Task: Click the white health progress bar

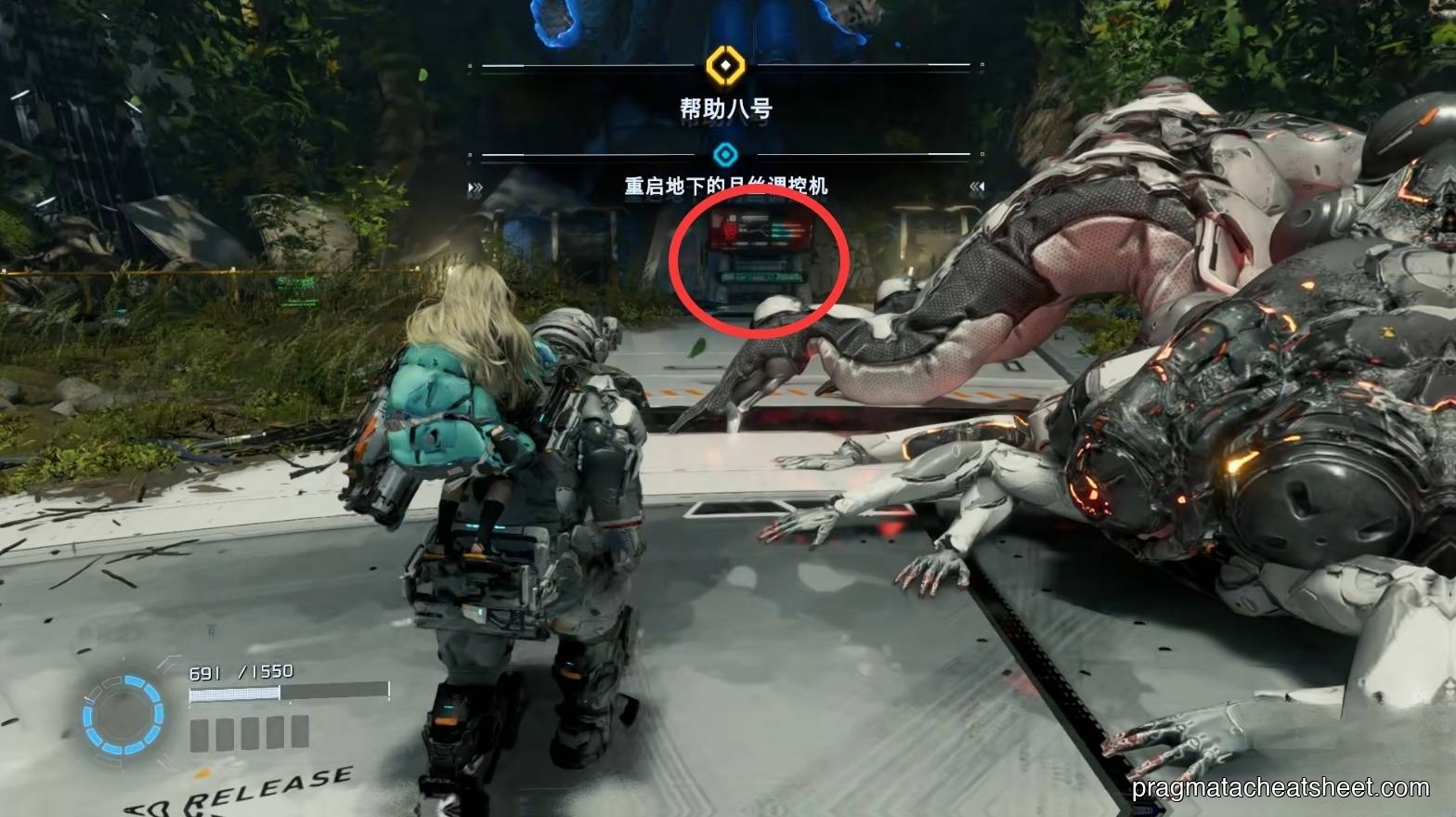Action: (x=234, y=694)
